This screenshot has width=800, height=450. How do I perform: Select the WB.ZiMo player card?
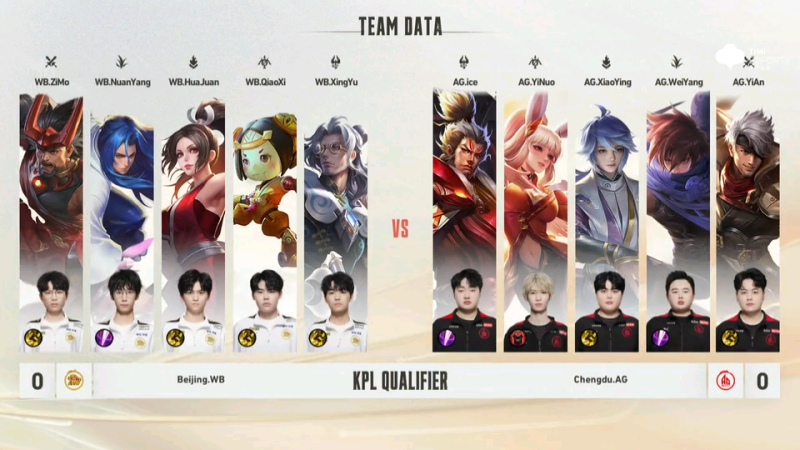51,220
